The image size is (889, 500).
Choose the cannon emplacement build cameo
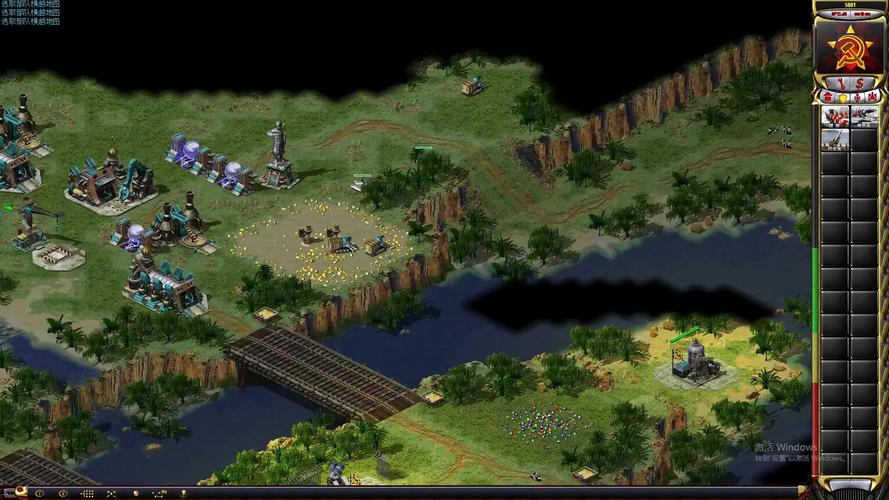(835, 139)
